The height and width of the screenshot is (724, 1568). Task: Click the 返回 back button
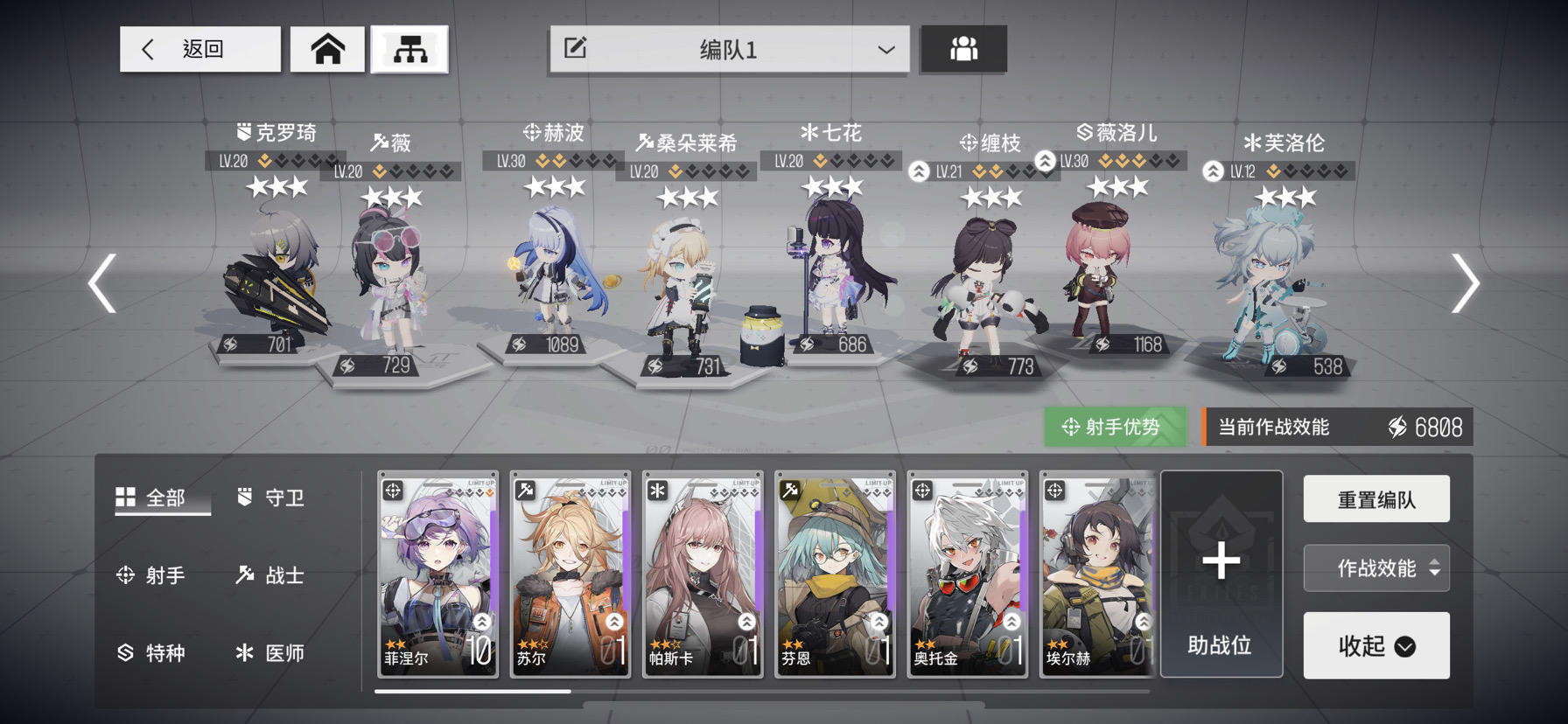199,50
